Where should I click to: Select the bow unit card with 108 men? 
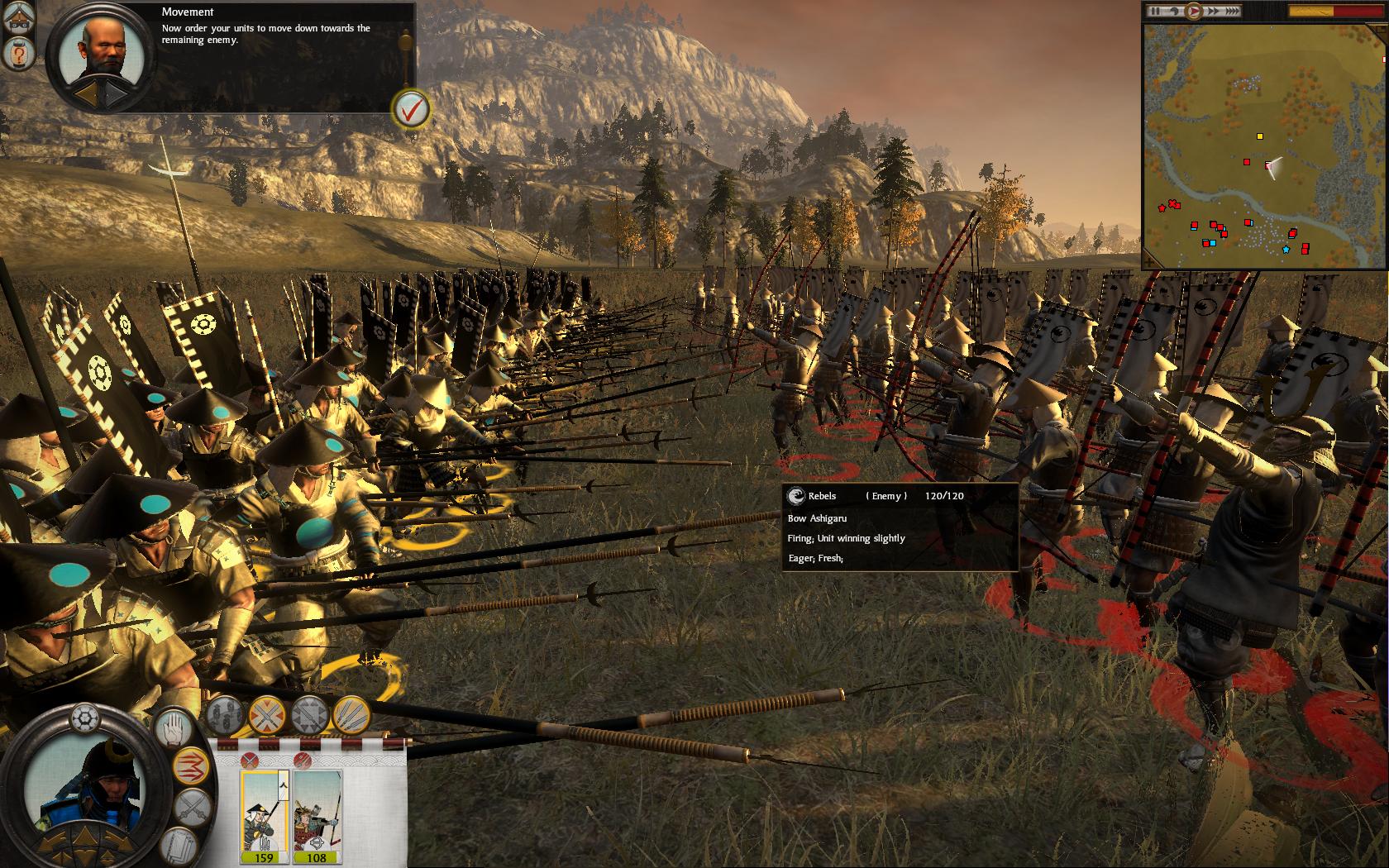(x=317, y=814)
